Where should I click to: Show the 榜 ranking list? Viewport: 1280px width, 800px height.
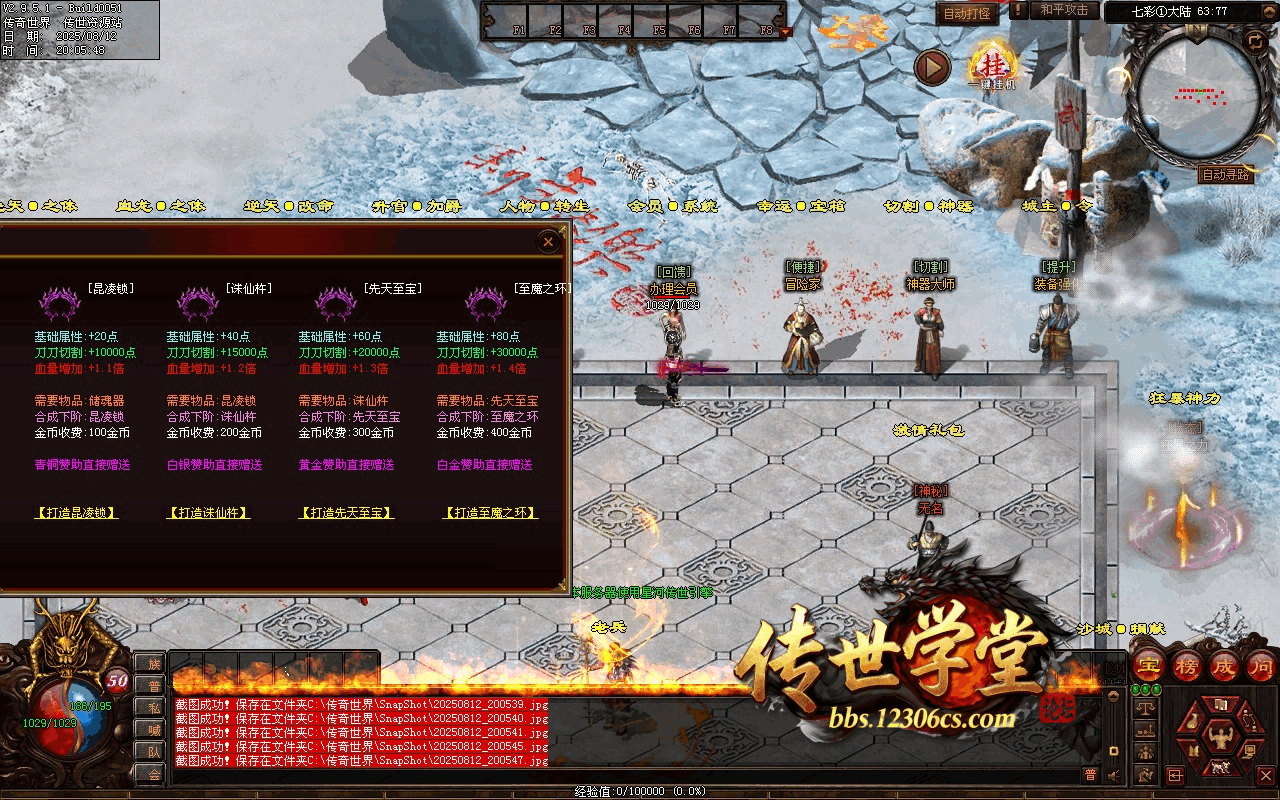pyautogui.click(x=1186, y=666)
